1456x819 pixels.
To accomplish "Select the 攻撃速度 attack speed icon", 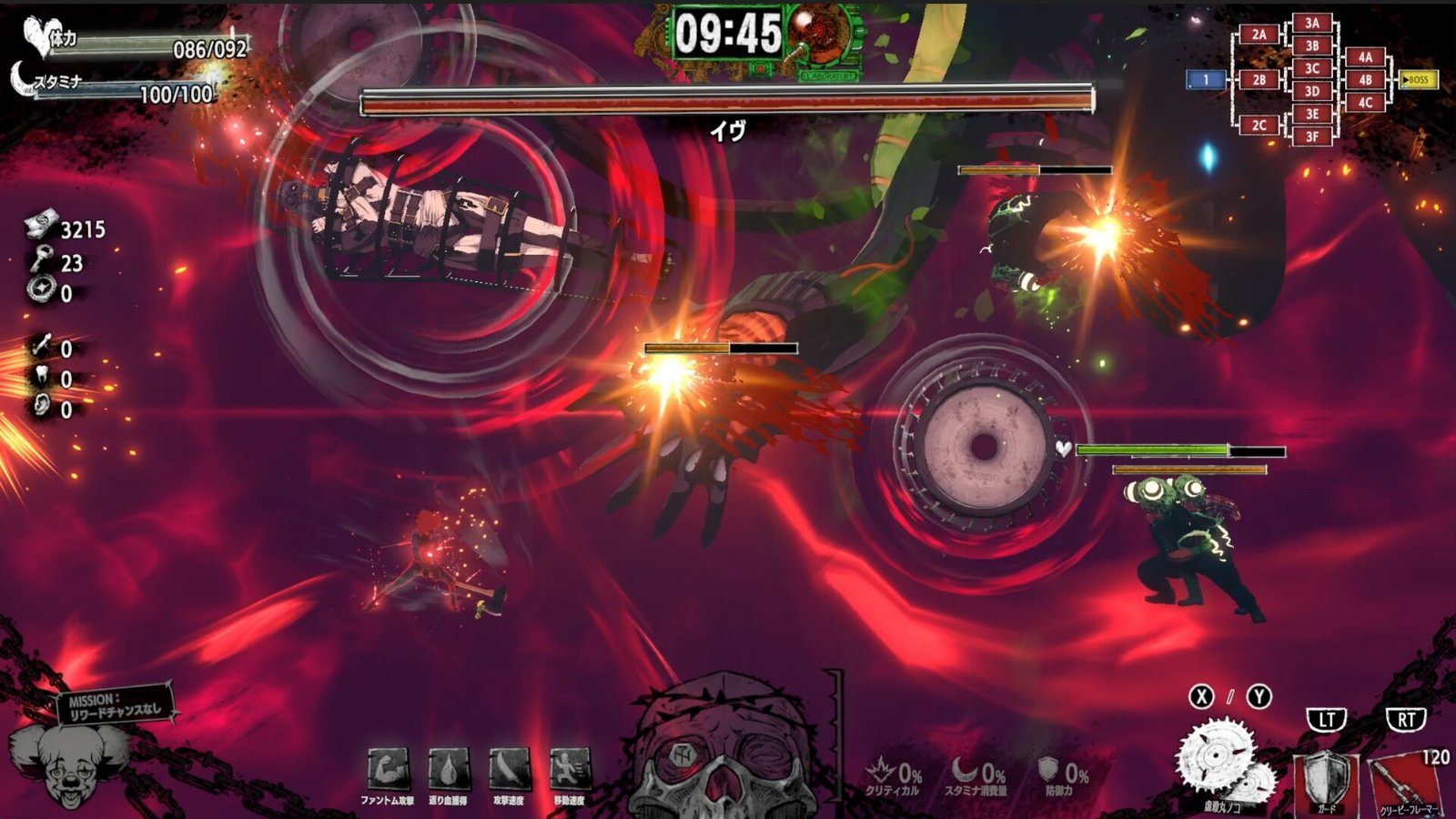I will click(x=509, y=769).
